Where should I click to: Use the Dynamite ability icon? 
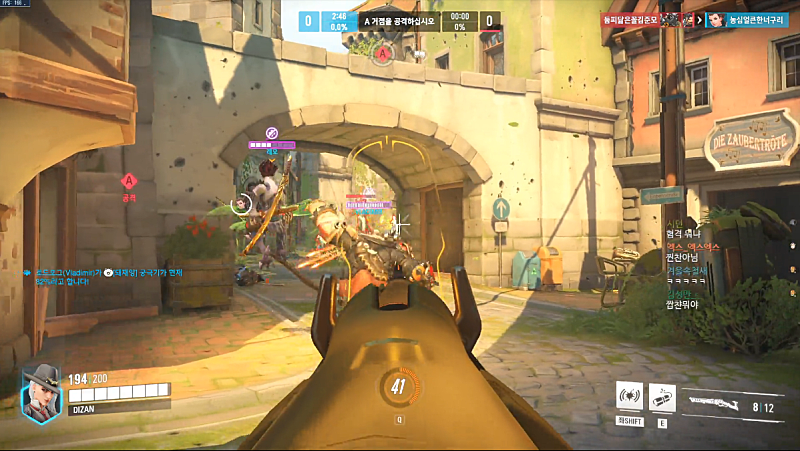coord(662,397)
